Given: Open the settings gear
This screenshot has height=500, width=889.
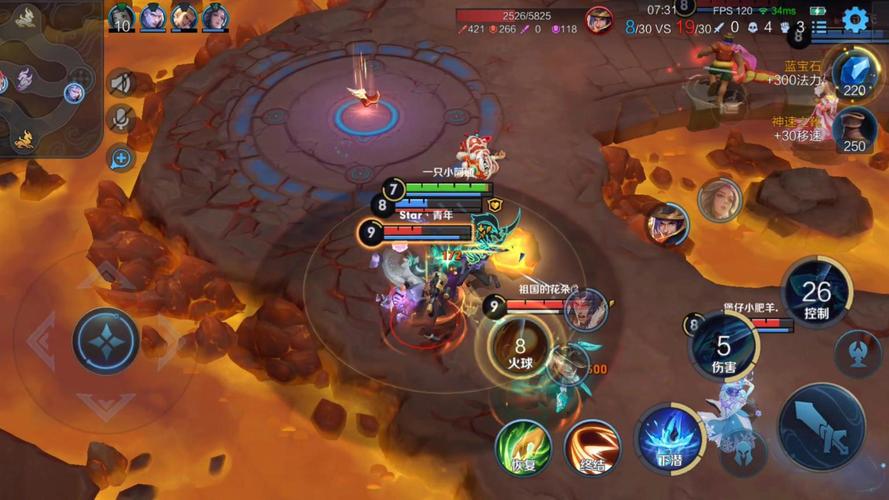Looking at the screenshot, I should click(x=855, y=18).
